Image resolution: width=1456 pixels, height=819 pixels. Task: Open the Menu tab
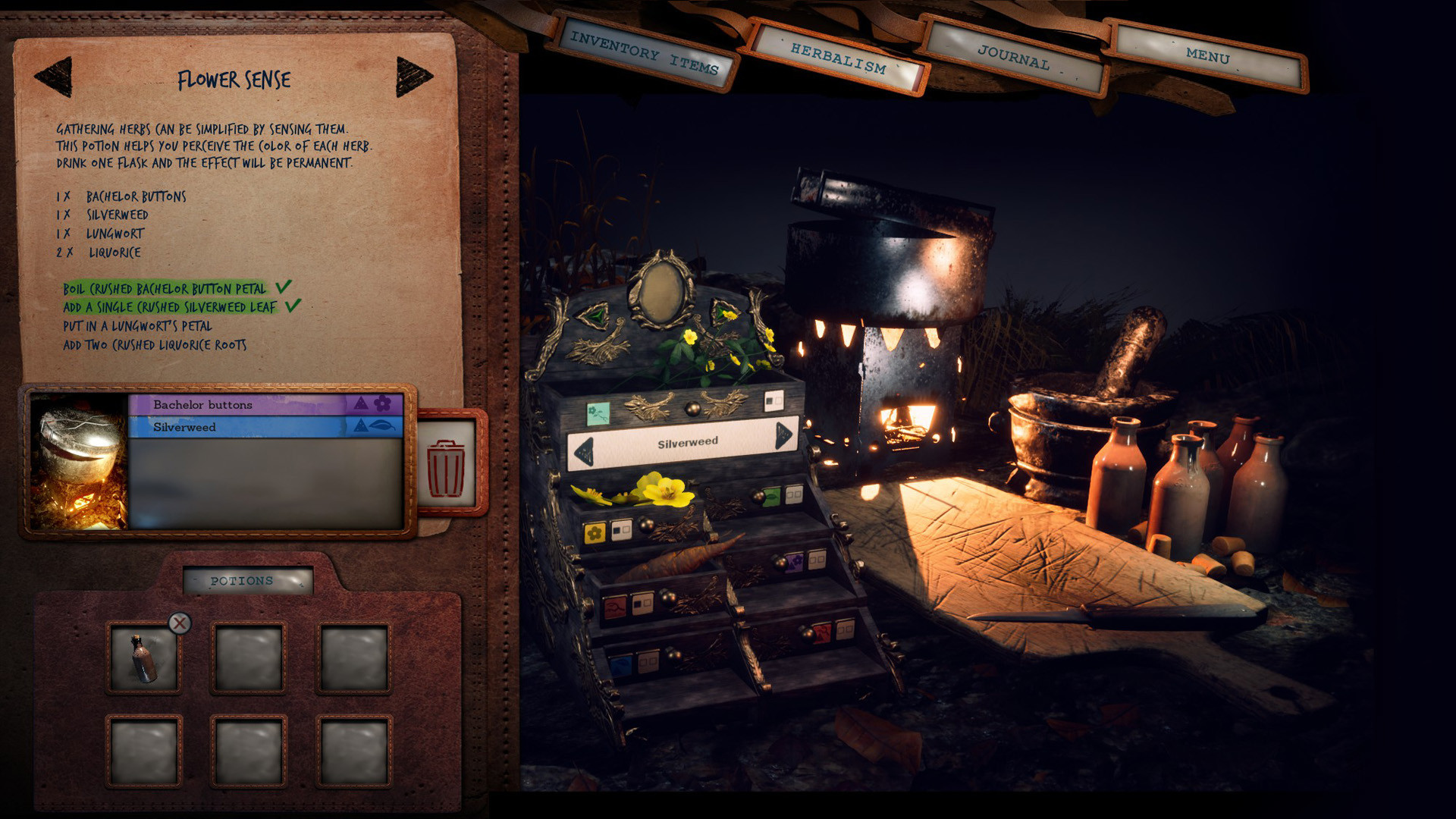coord(1207,56)
